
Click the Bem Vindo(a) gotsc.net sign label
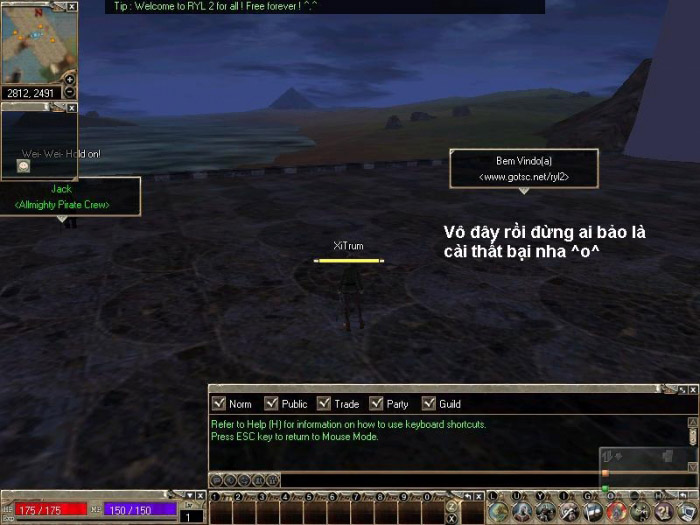(x=523, y=168)
